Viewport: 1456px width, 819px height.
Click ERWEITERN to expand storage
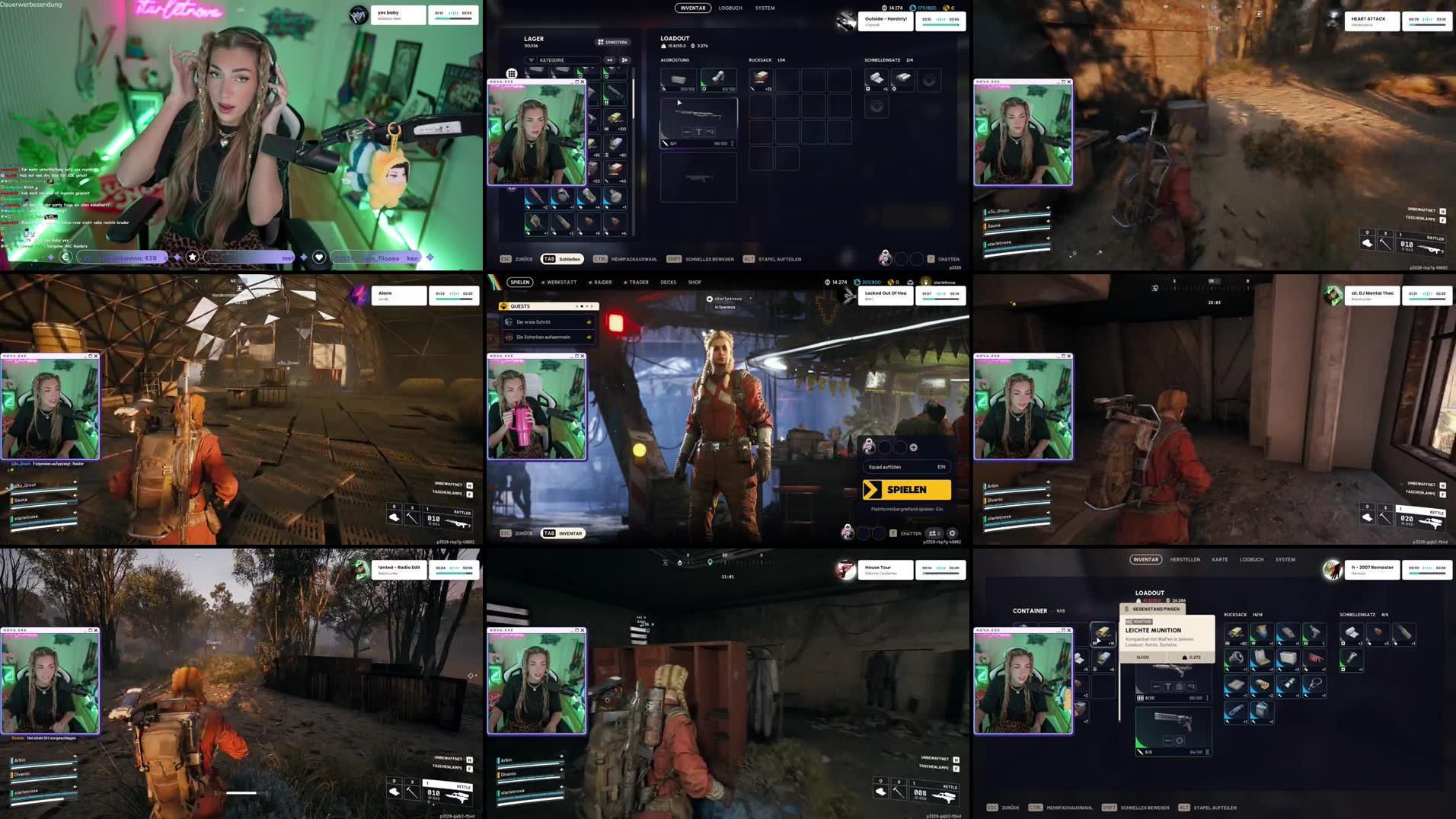click(x=611, y=42)
